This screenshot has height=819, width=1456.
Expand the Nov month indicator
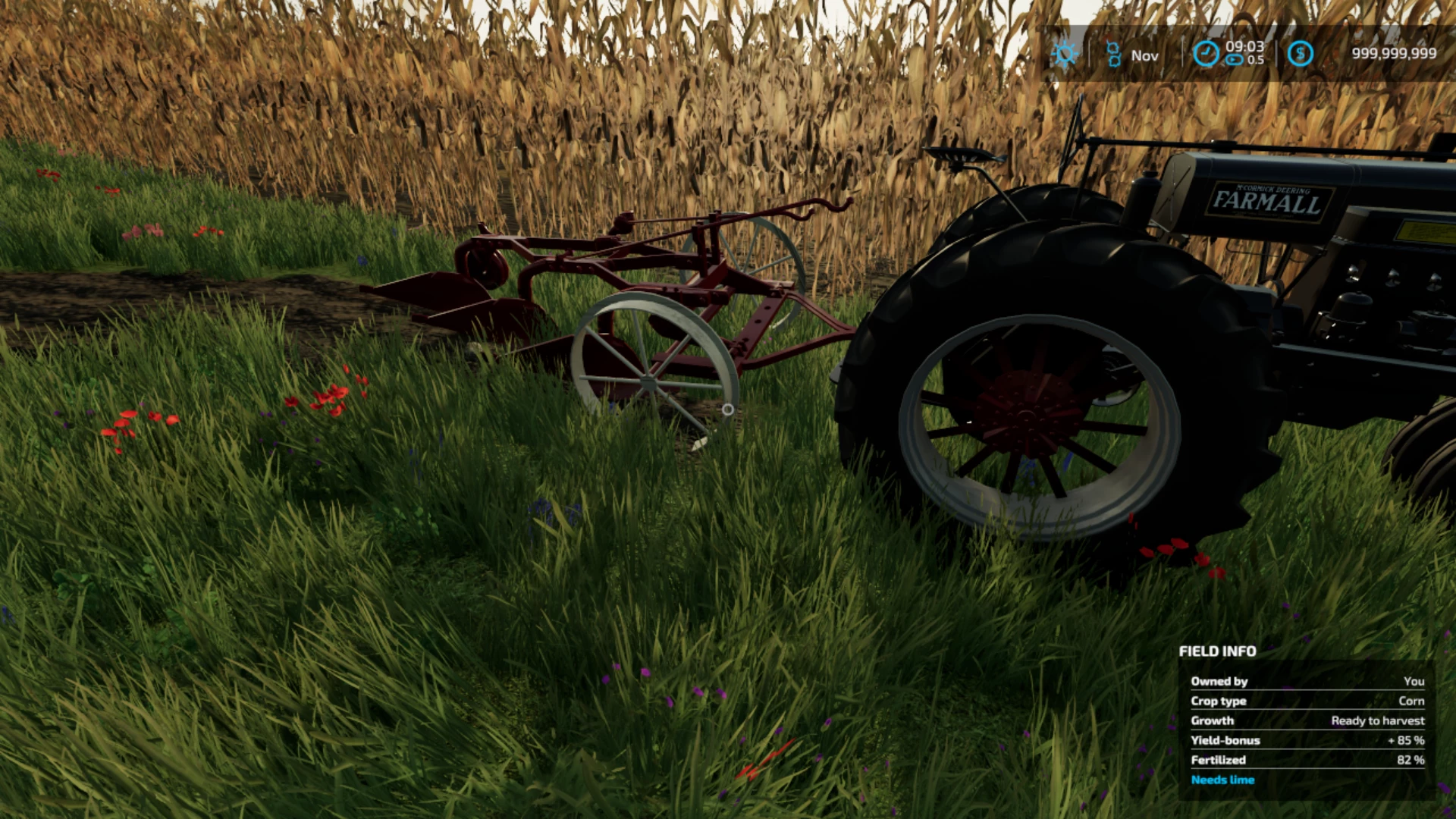click(x=1144, y=55)
